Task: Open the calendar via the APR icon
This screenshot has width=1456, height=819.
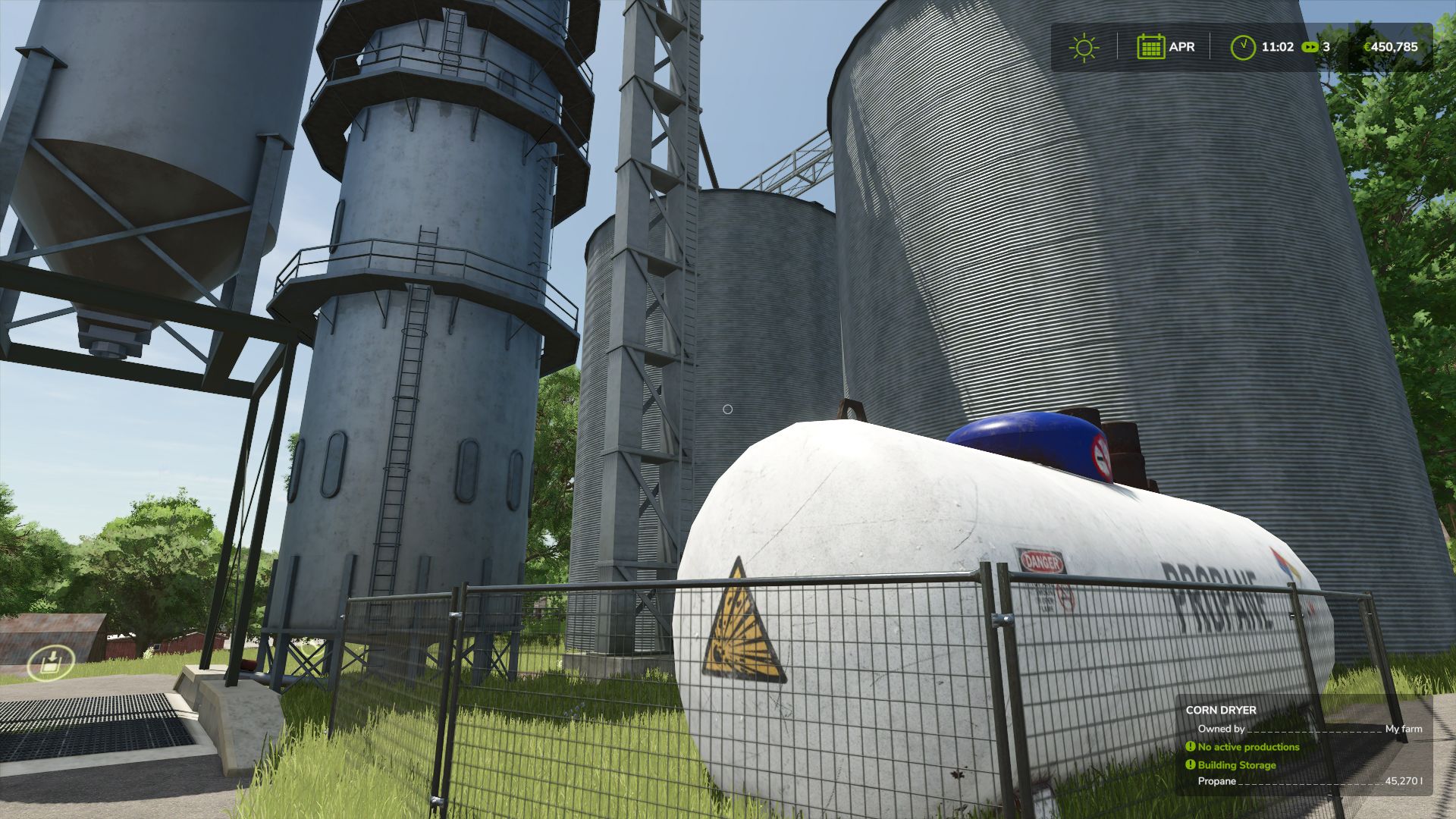Action: 1151,47
